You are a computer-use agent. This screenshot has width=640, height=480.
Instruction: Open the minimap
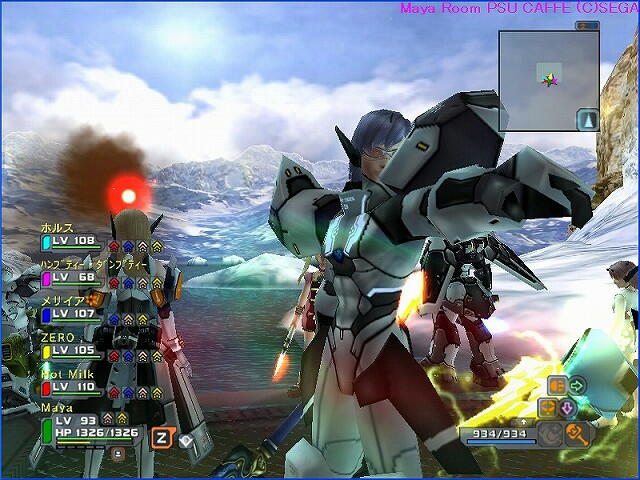tap(548, 80)
